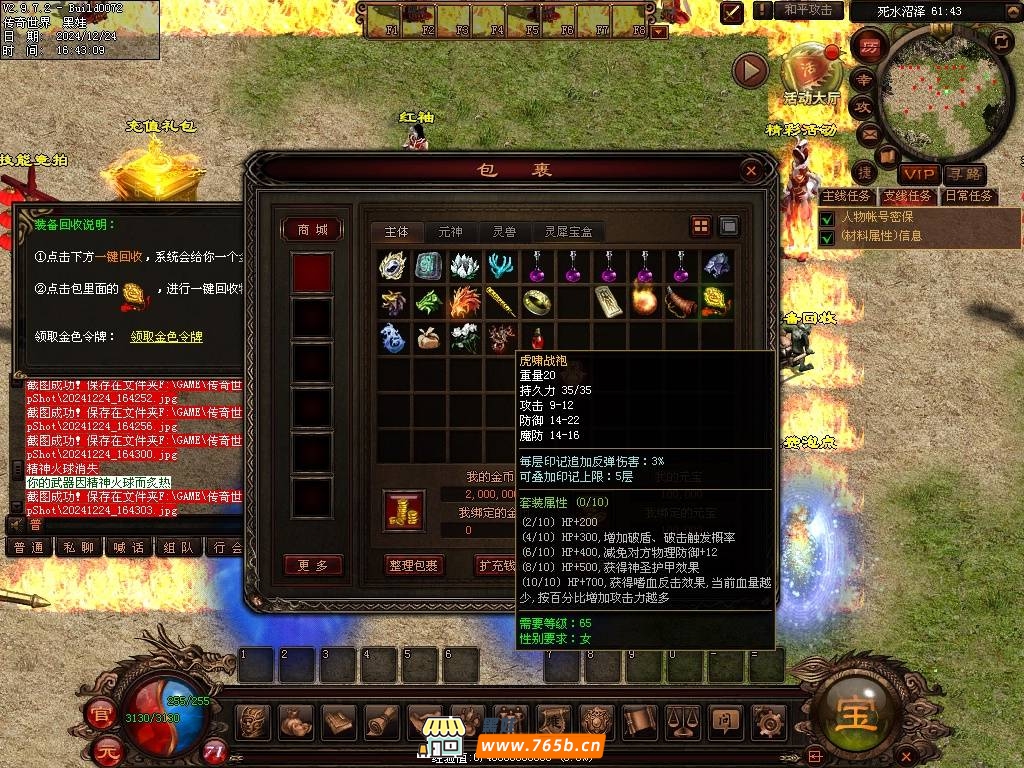Open the 灵犀宝盒 tab
The image size is (1024, 768).
(568, 231)
